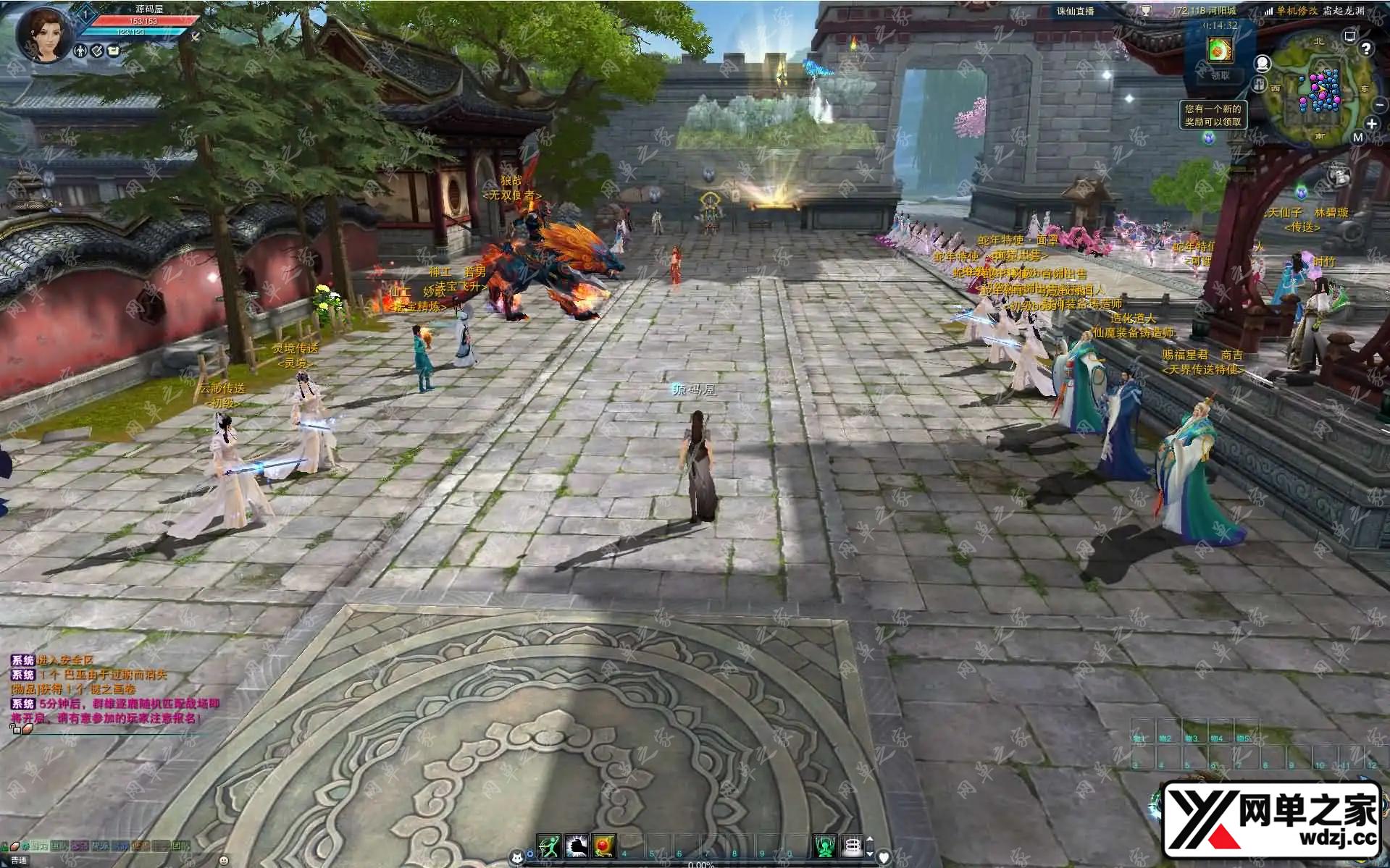Image resolution: width=1390 pixels, height=868 pixels.
Task: Toggle the crossed swords combat mode icon
Action: [195, 36]
